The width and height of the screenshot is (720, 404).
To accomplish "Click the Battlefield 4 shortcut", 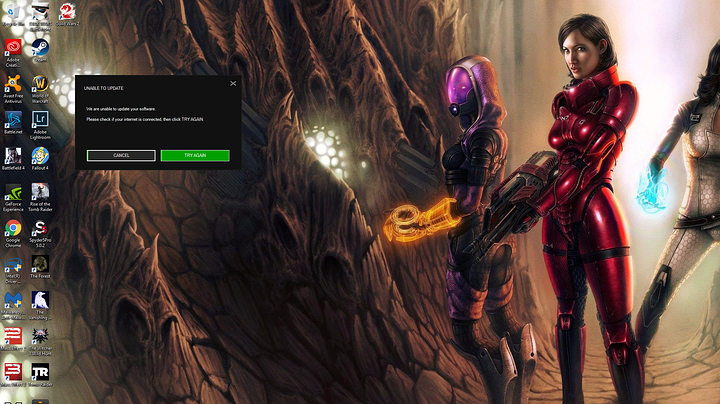I will (x=13, y=156).
